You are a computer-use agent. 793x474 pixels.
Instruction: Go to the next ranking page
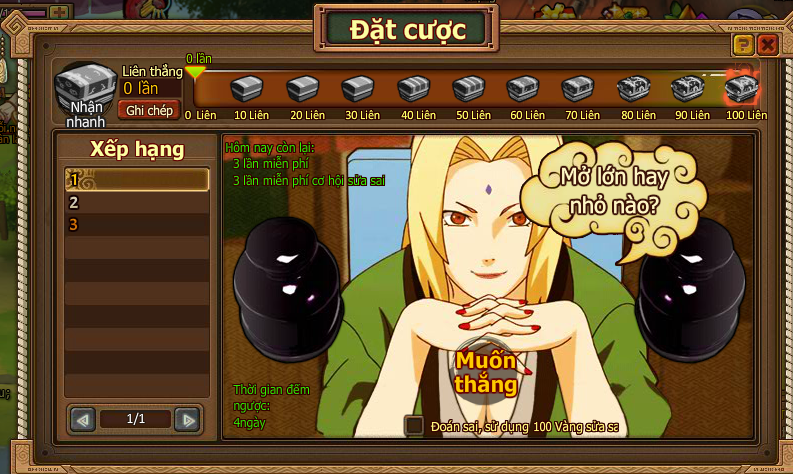[x=186, y=419]
